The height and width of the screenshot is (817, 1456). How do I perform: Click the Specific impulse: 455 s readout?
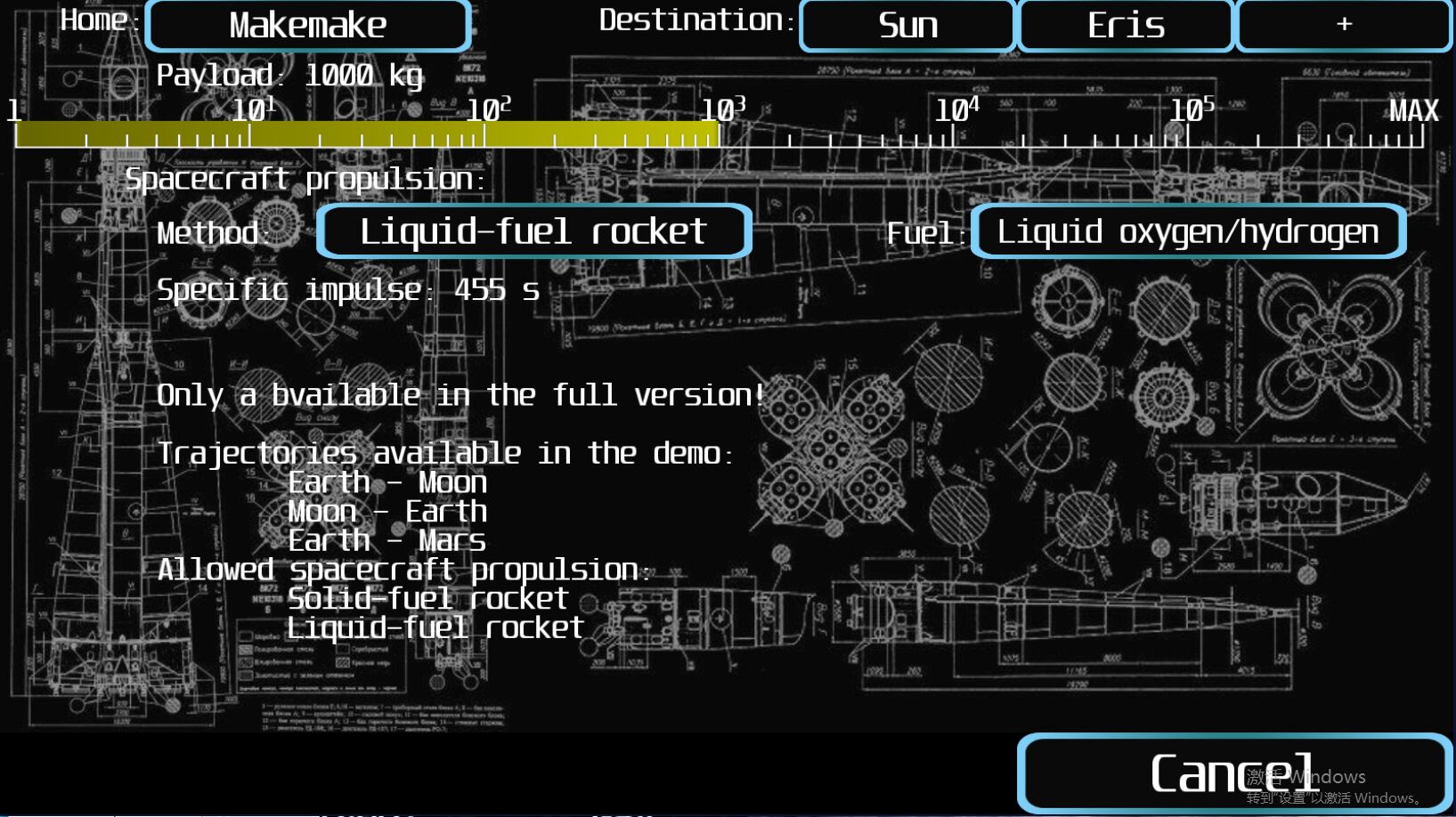[347, 289]
